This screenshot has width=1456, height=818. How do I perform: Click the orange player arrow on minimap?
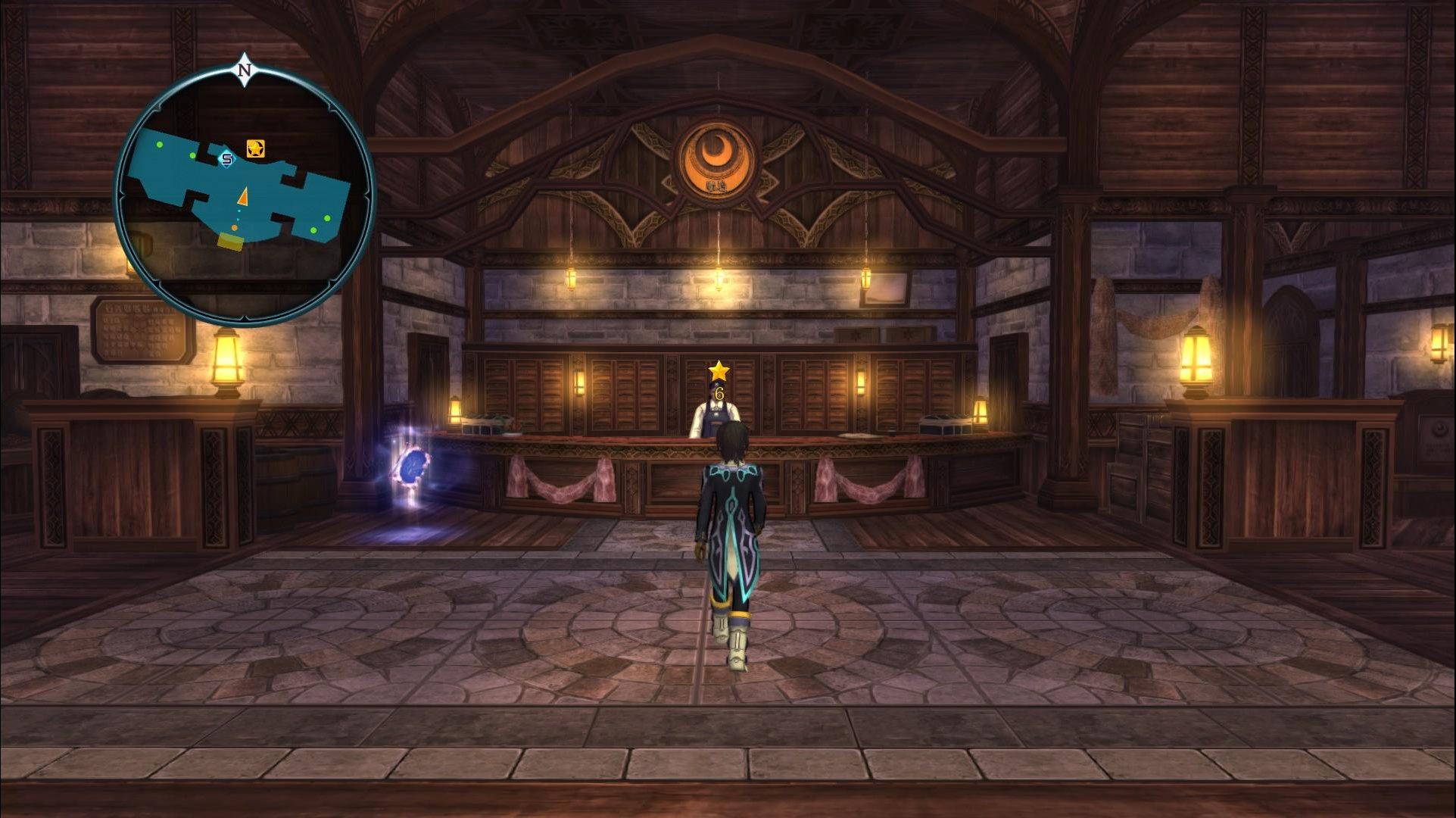pos(243,197)
